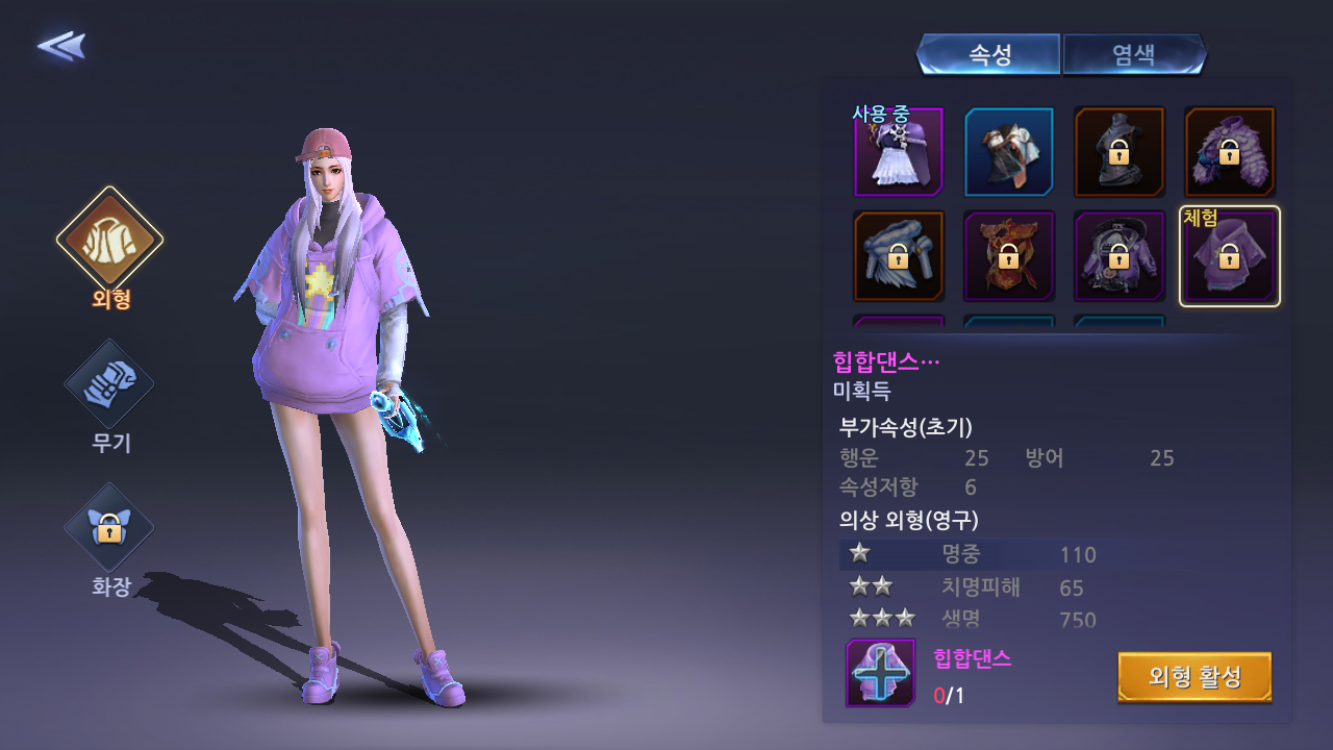The height and width of the screenshot is (750, 1333).
Task: Tap the 힙합댄스 material item icon
Action: (880, 673)
